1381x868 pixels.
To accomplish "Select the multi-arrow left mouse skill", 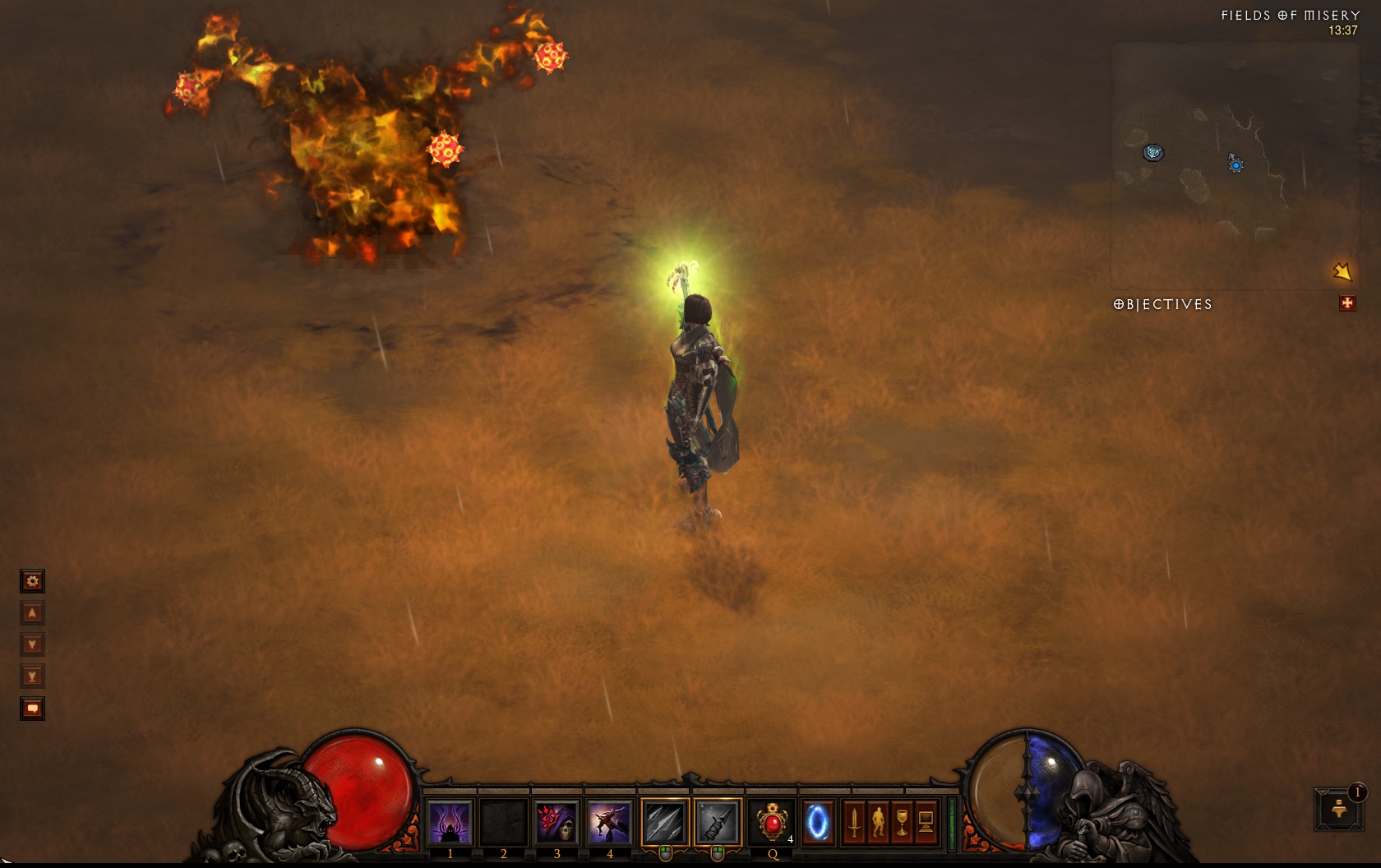I will [665, 822].
